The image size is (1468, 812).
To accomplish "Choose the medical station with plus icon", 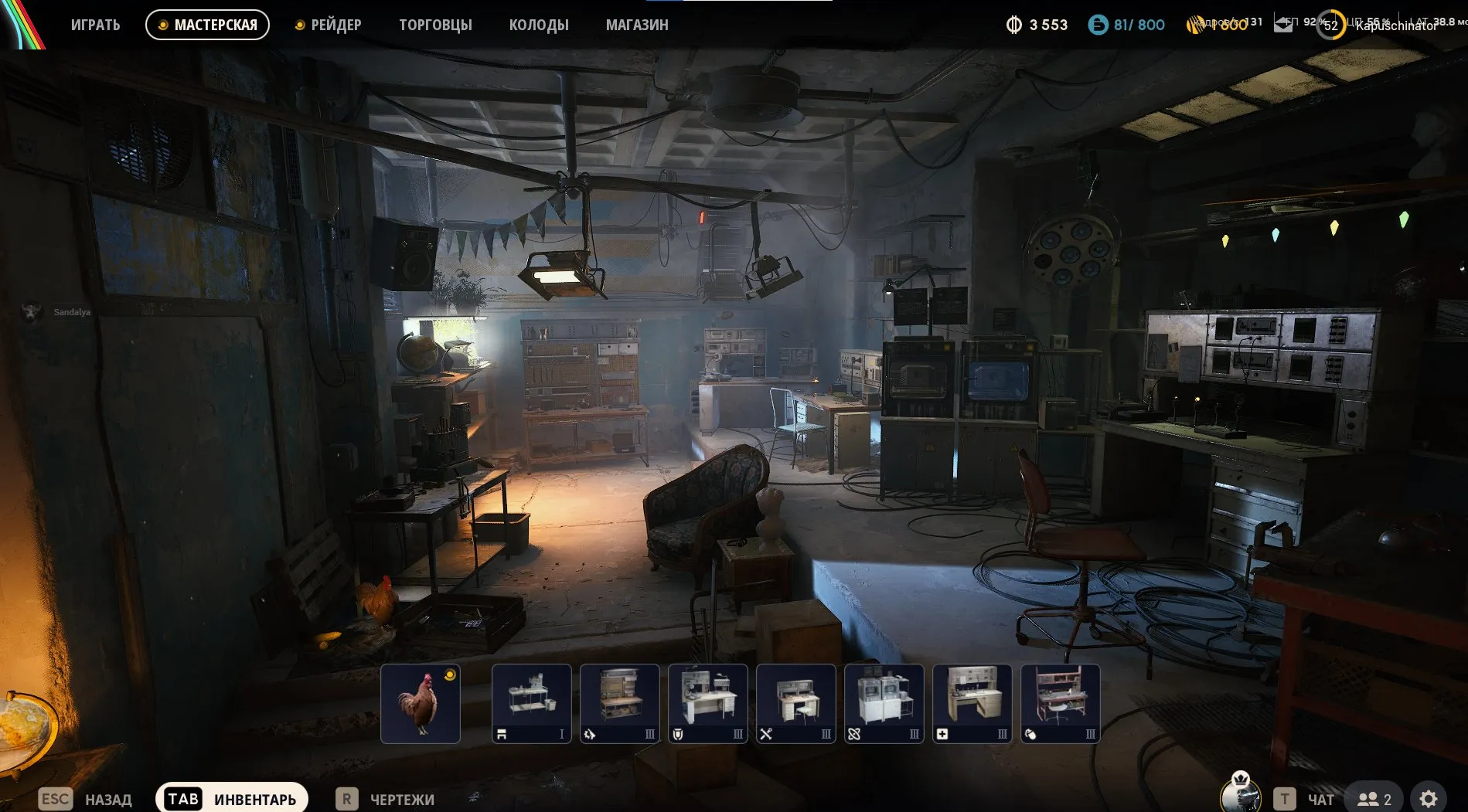I will 972,703.
